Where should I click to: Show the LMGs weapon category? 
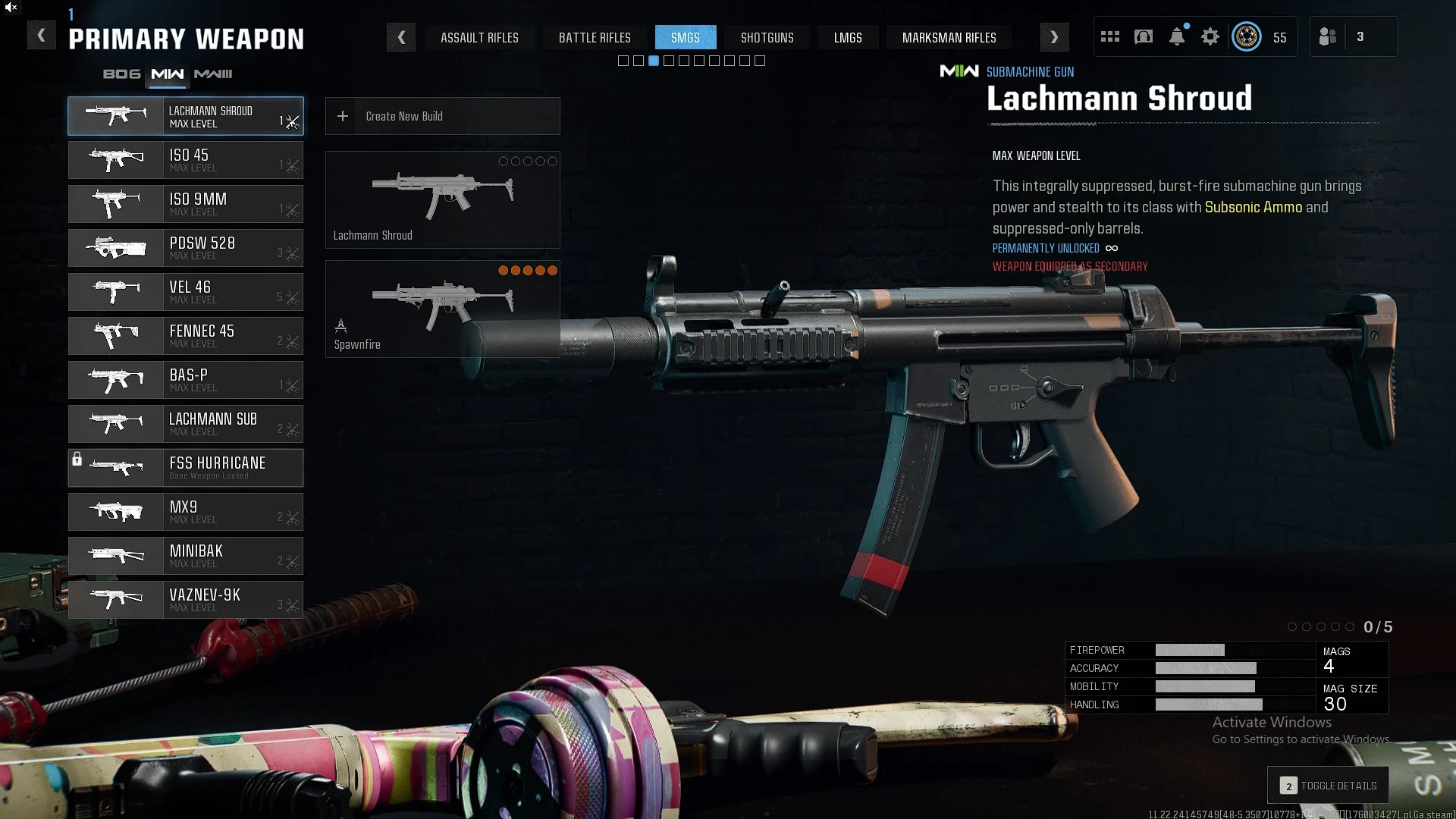(847, 37)
